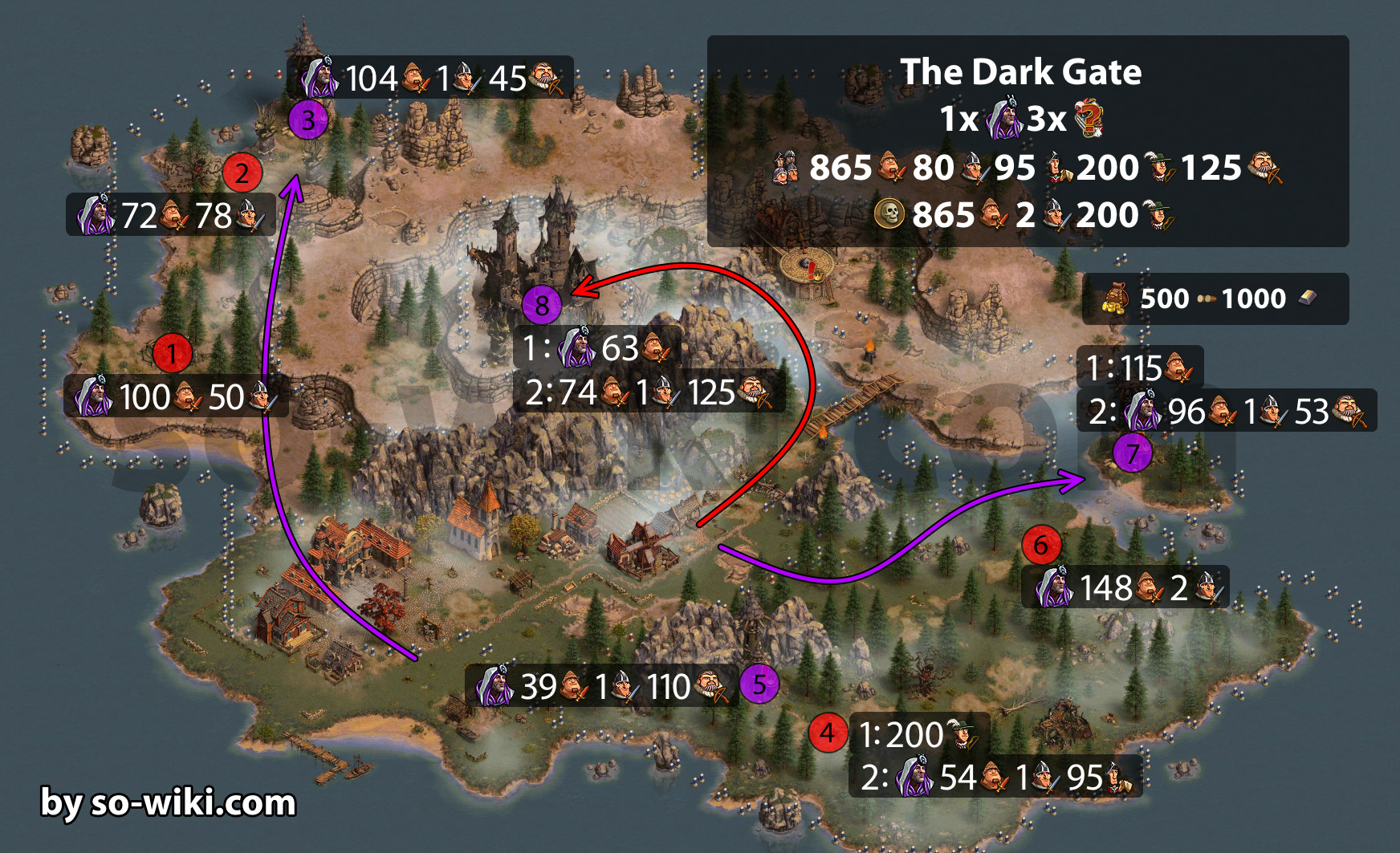Select purple camp marker number 7

point(1132,453)
